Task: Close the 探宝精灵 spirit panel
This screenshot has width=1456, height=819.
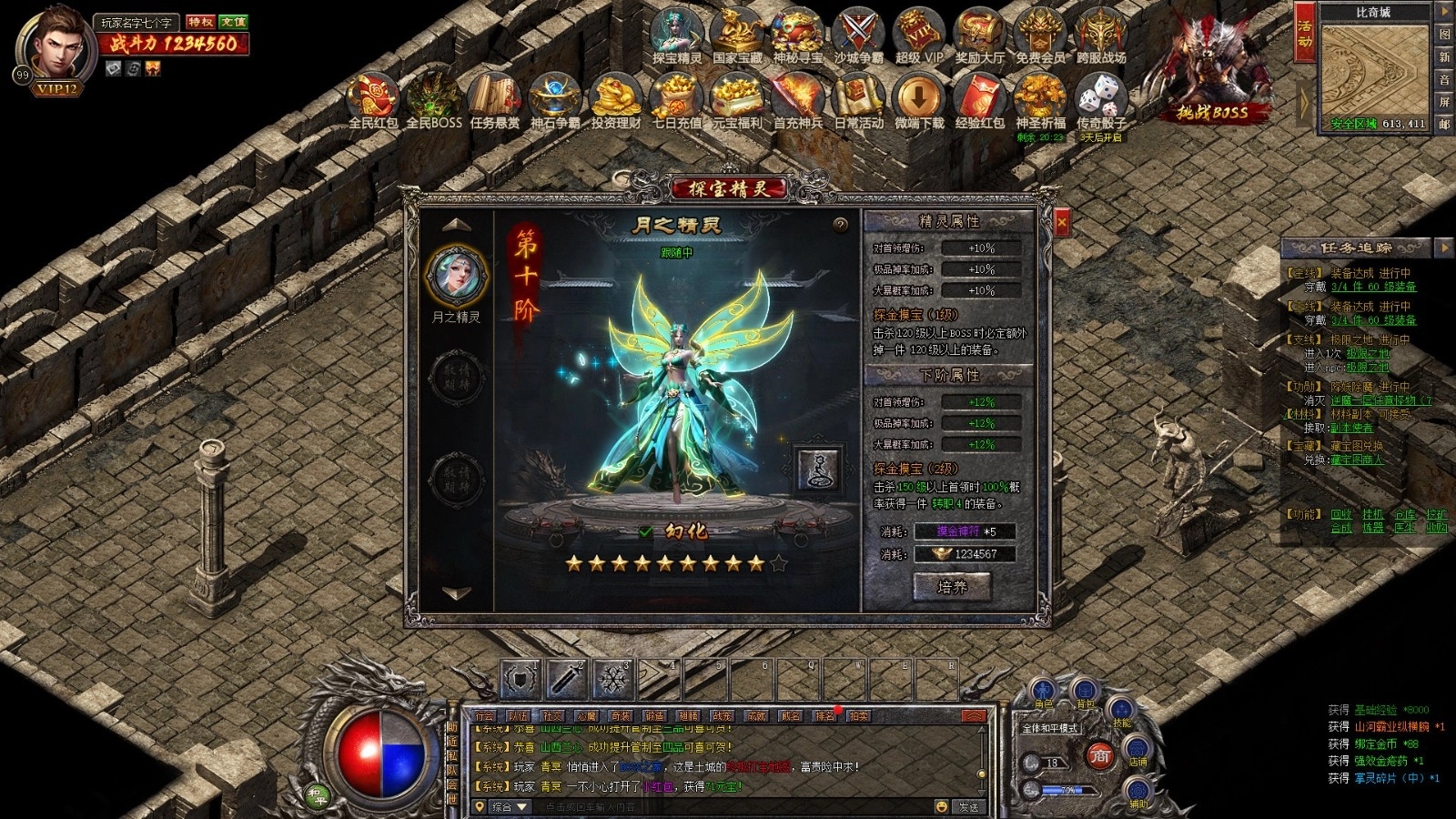Action: click(1061, 222)
